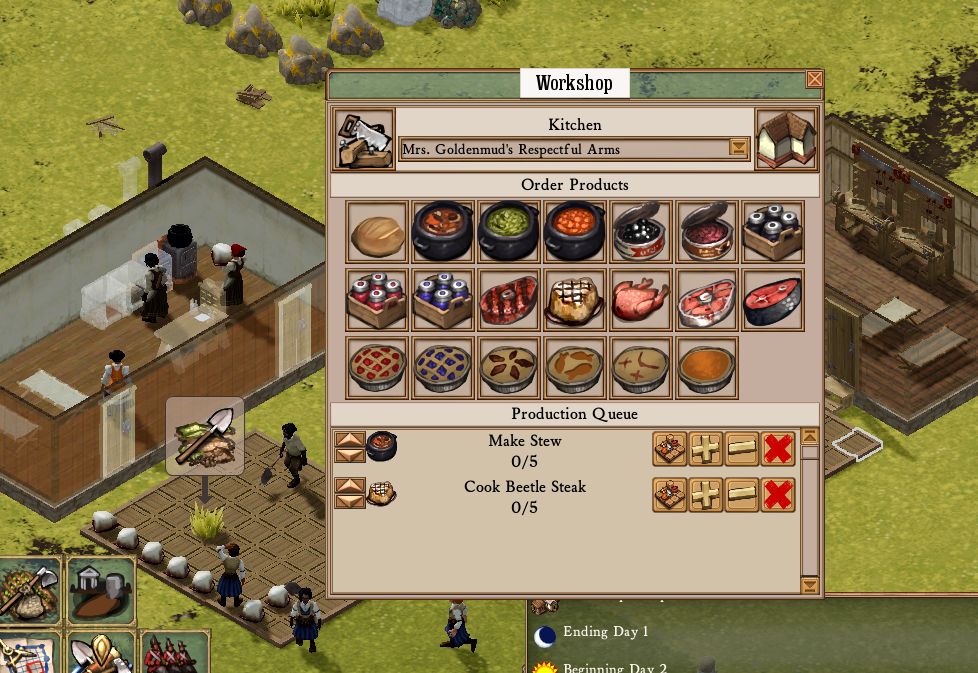The width and height of the screenshot is (978, 673).
Task: Order the crate of blue preserve jars
Action: (442, 300)
